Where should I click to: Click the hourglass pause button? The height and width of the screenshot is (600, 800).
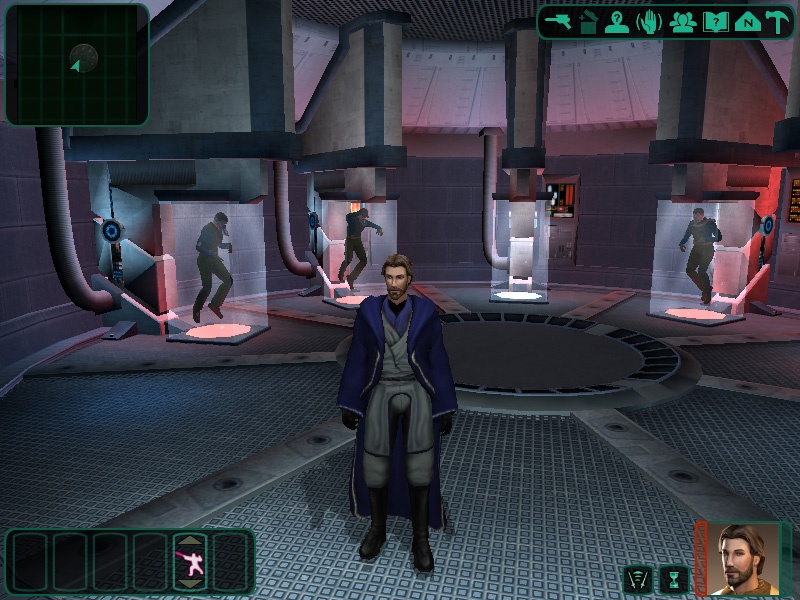pos(675,579)
